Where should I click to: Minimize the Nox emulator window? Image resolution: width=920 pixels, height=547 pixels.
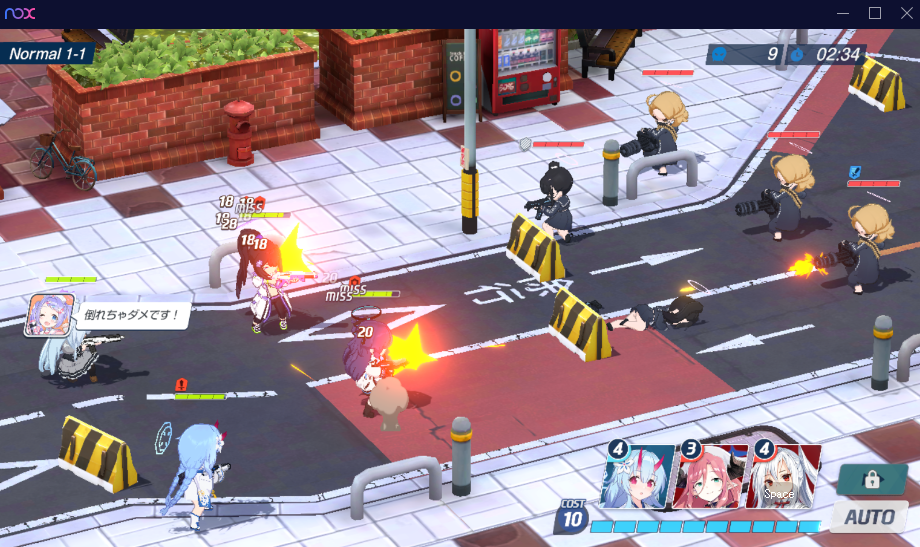(x=846, y=13)
